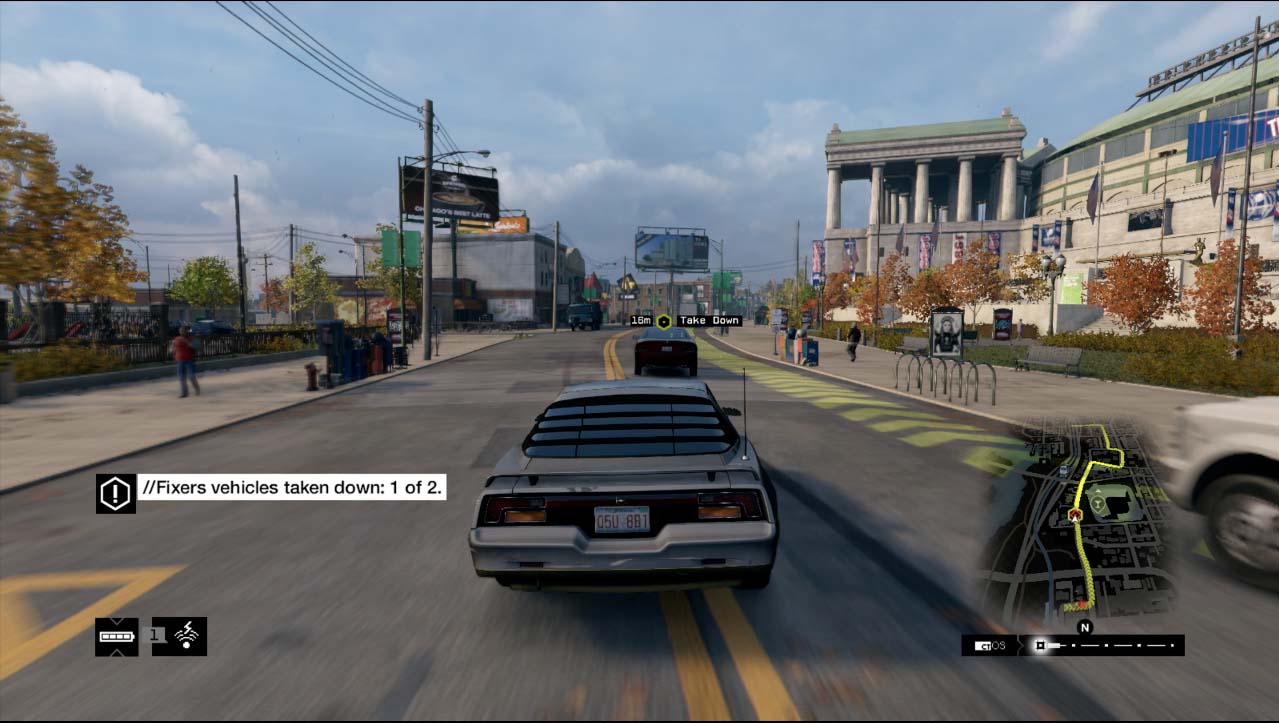This screenshot has height=723, width=1279.
Task: Click the yellow Take Down target marker
Action: [x=664, y=321]
